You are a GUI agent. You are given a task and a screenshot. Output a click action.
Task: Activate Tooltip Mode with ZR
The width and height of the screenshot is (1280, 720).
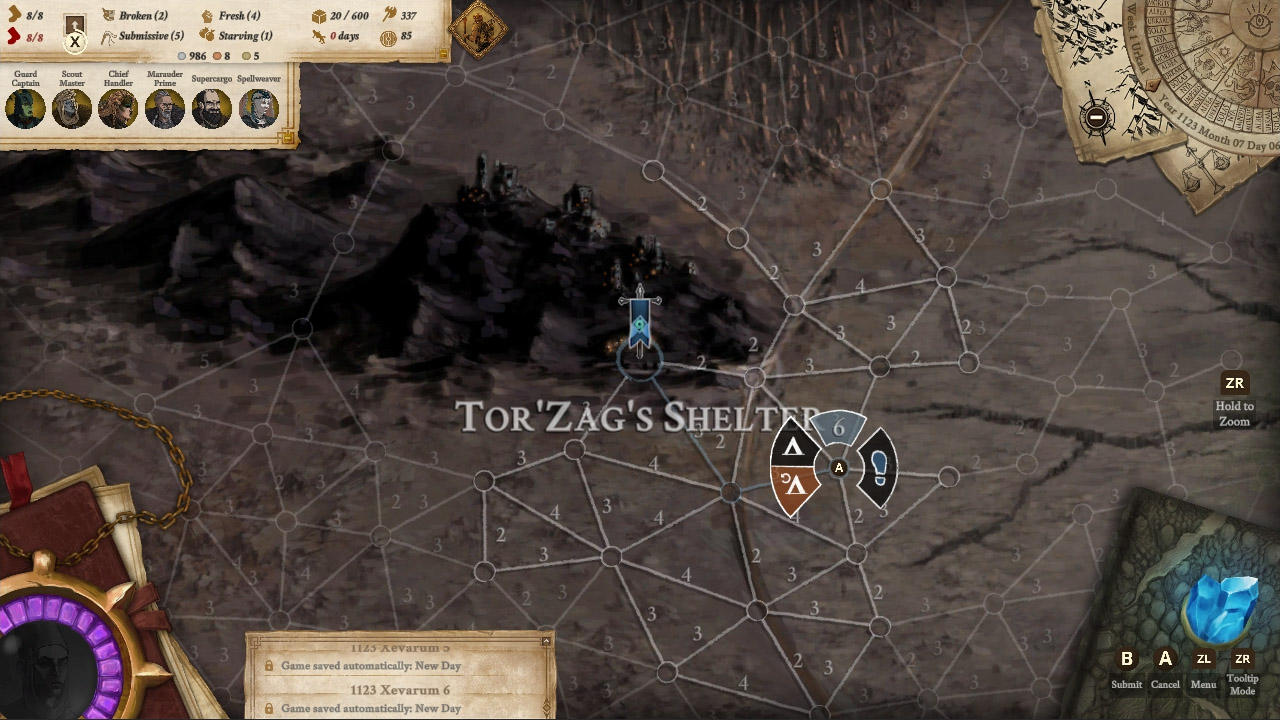pyautogui.click(x=1241, y=660)
